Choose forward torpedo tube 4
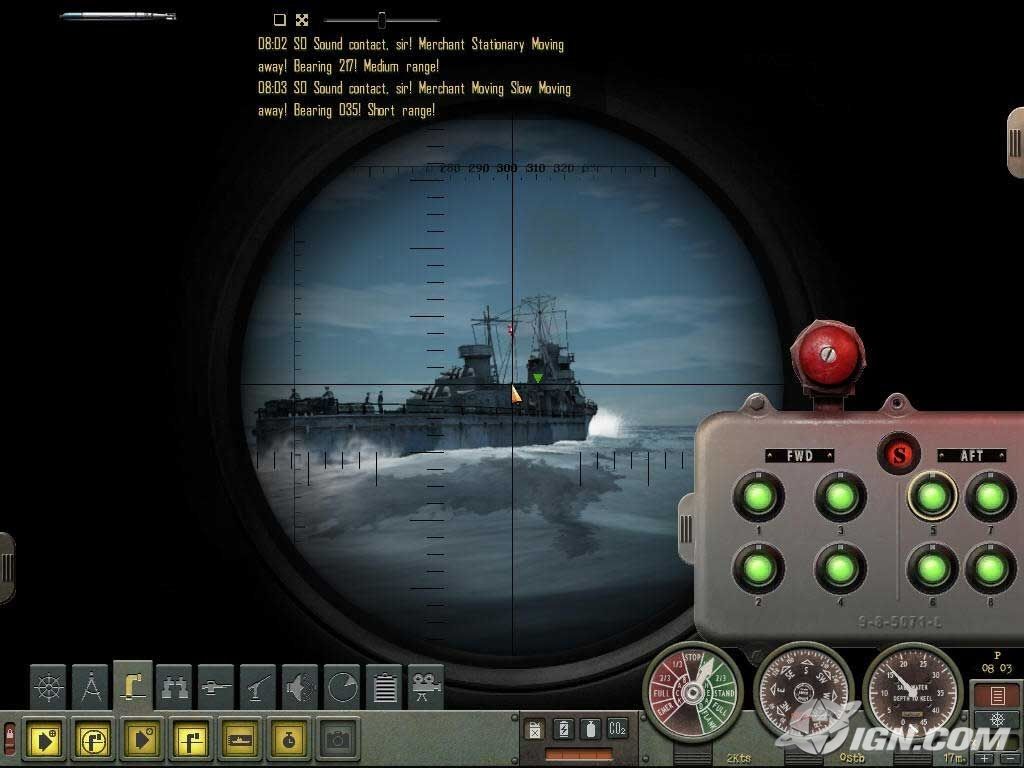 coord(840,568)
